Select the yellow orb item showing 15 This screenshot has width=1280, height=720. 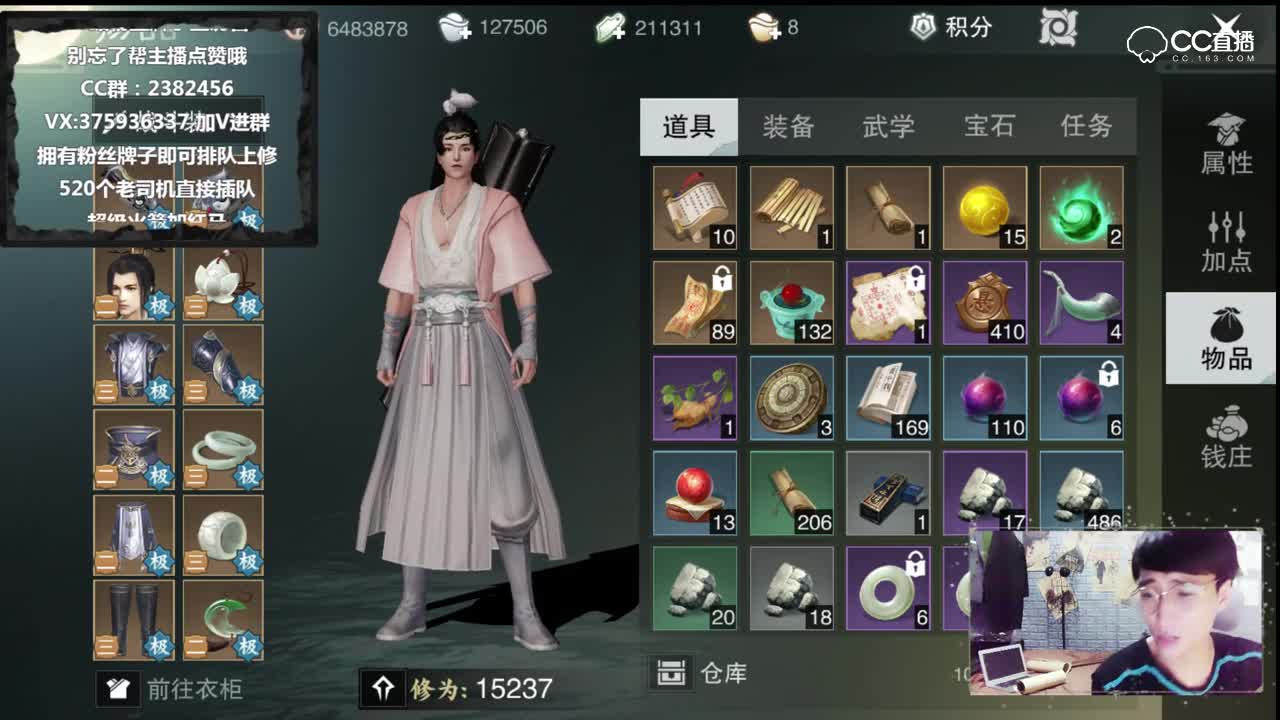[x=984, y=206]
